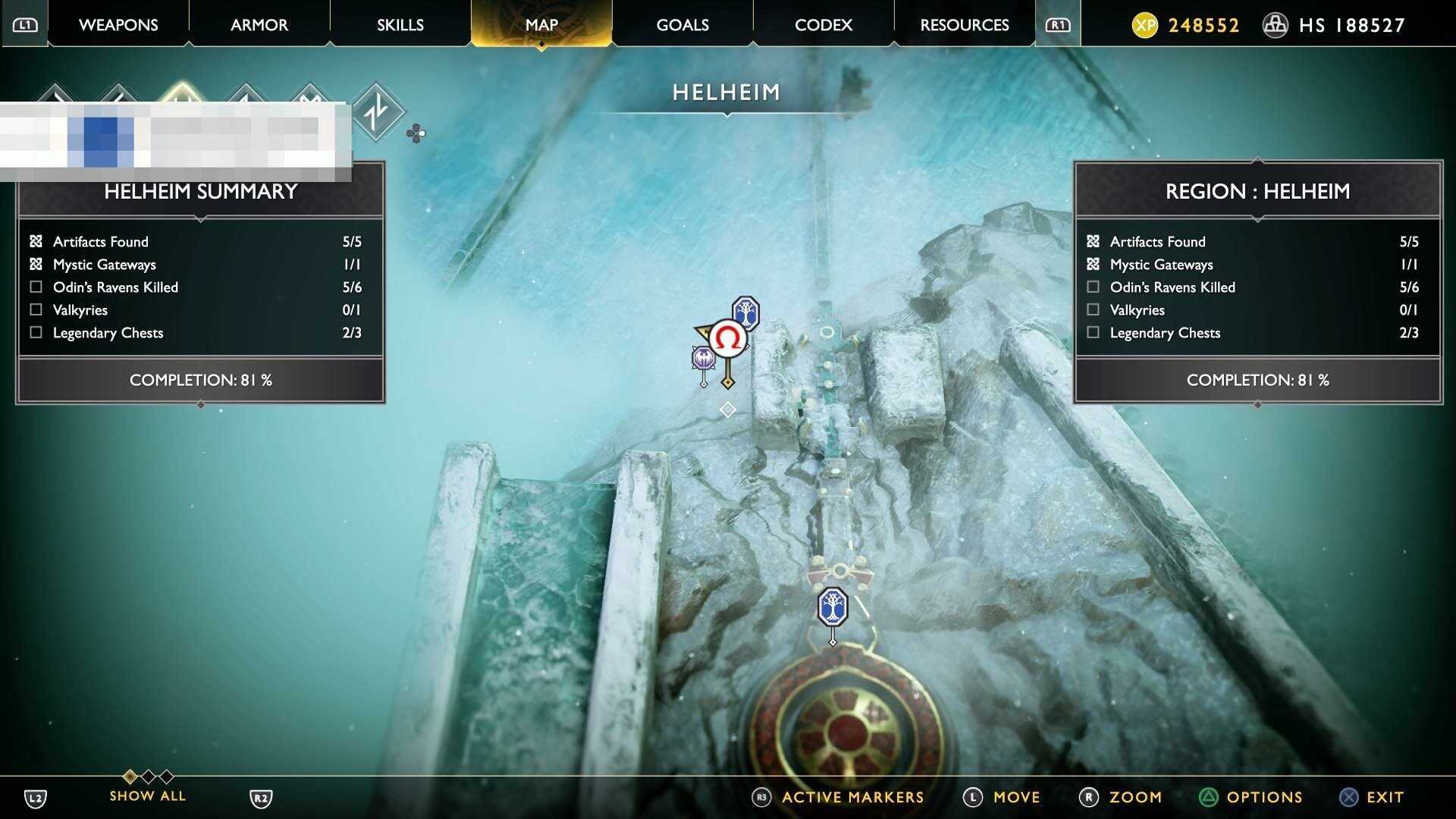This screenshot has width=1456, height=819.
Task: Select the purple Odin's Raven marker
Action: (x=704, y=359)
